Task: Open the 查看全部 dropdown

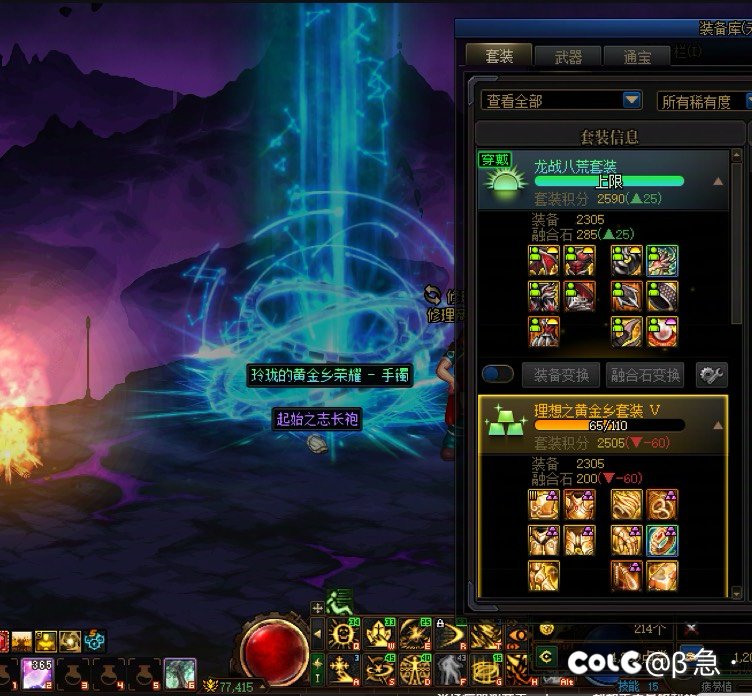Action: coord(561,101)
